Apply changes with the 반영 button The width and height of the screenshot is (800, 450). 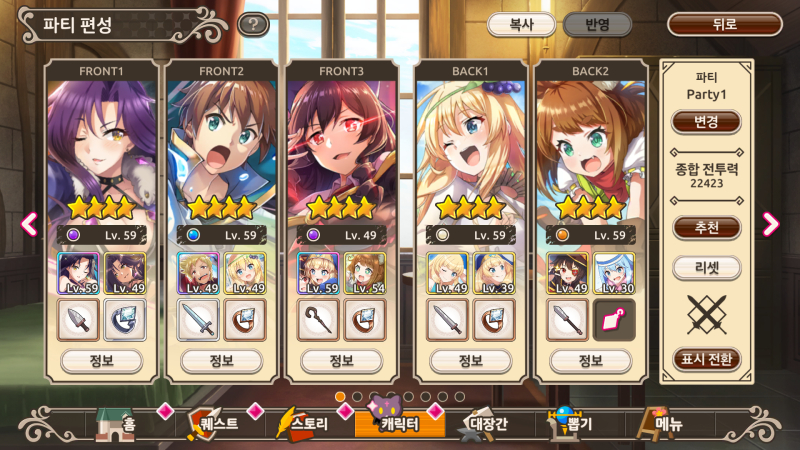click(596, 25)
